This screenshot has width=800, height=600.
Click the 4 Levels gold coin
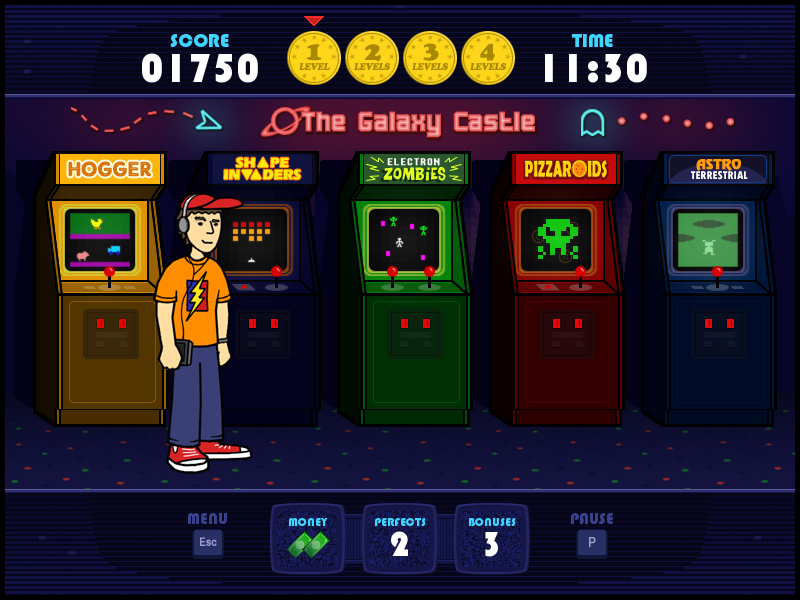pos(488,58)
